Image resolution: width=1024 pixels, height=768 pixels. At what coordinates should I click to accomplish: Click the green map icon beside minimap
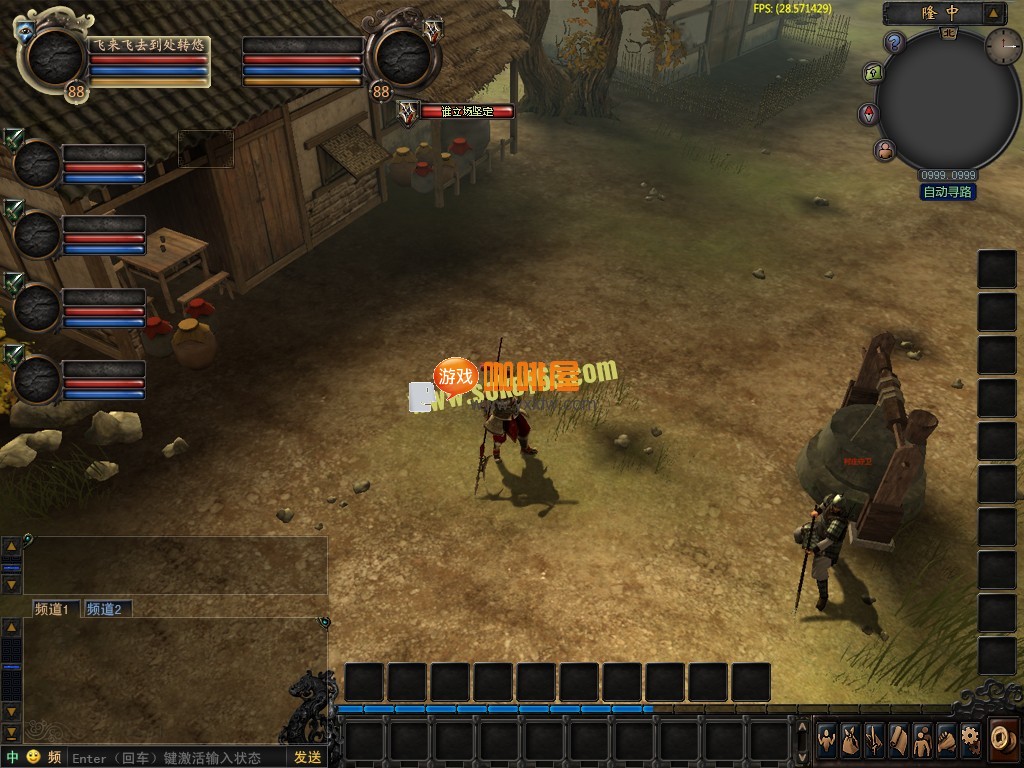872,73
